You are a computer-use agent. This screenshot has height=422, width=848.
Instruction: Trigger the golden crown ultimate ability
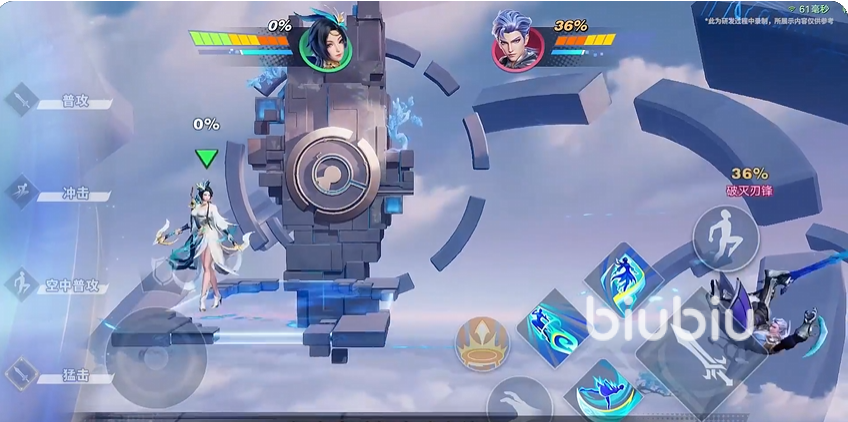[x=483, y=345]
